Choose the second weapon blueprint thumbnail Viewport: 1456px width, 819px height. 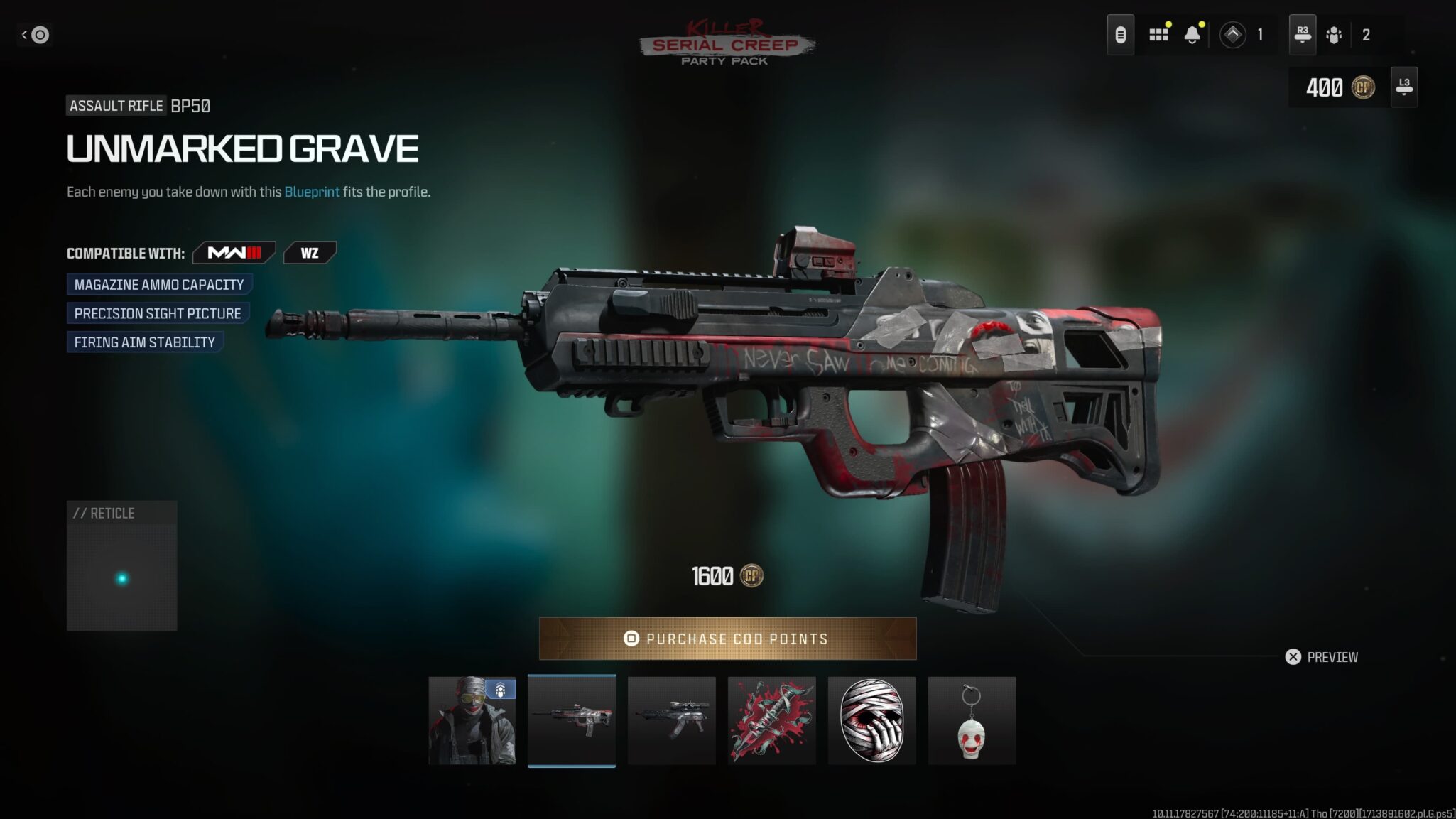click(x=671, y=720)
